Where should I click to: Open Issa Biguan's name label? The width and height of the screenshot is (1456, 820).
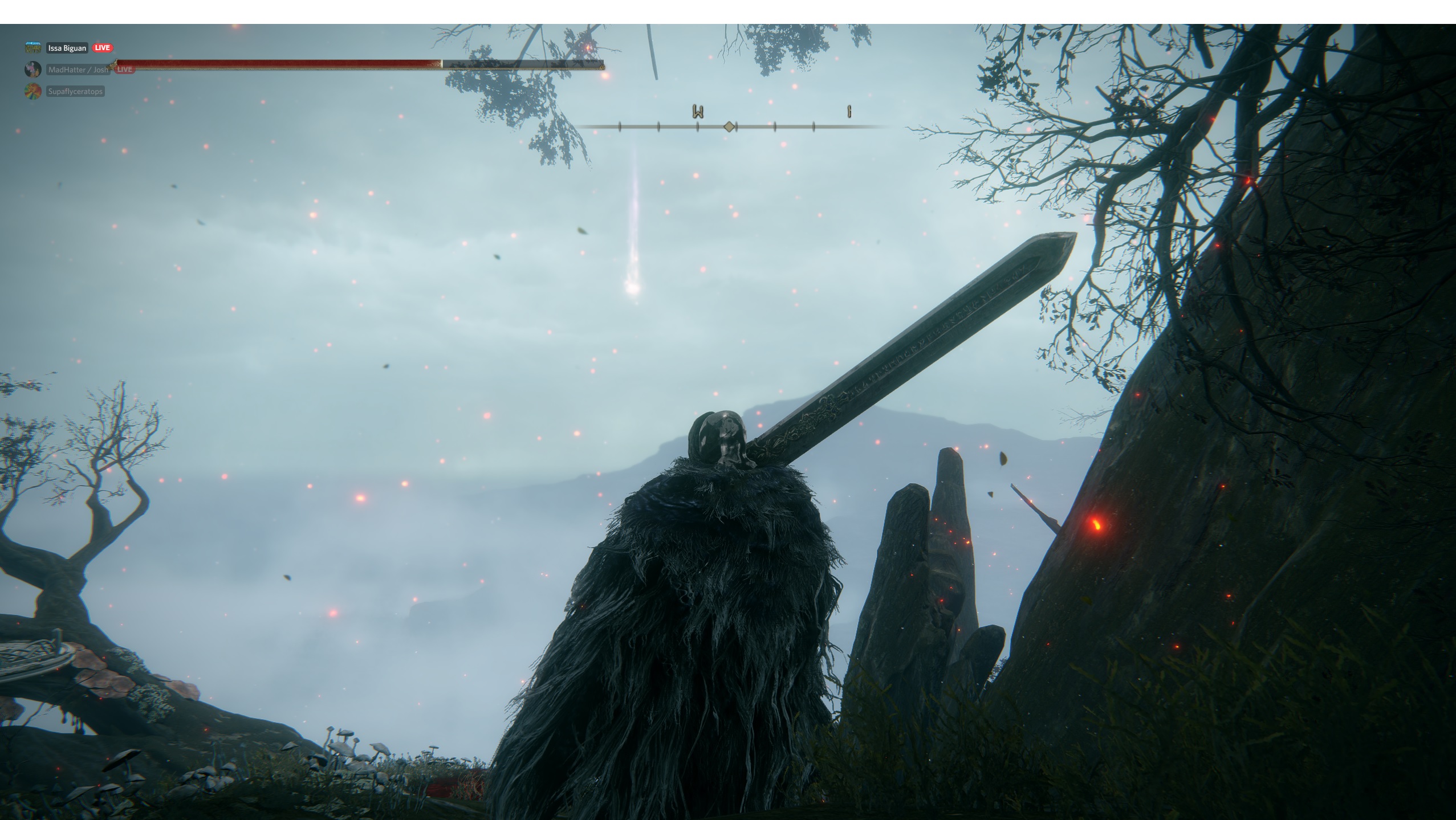coord(67,48)
